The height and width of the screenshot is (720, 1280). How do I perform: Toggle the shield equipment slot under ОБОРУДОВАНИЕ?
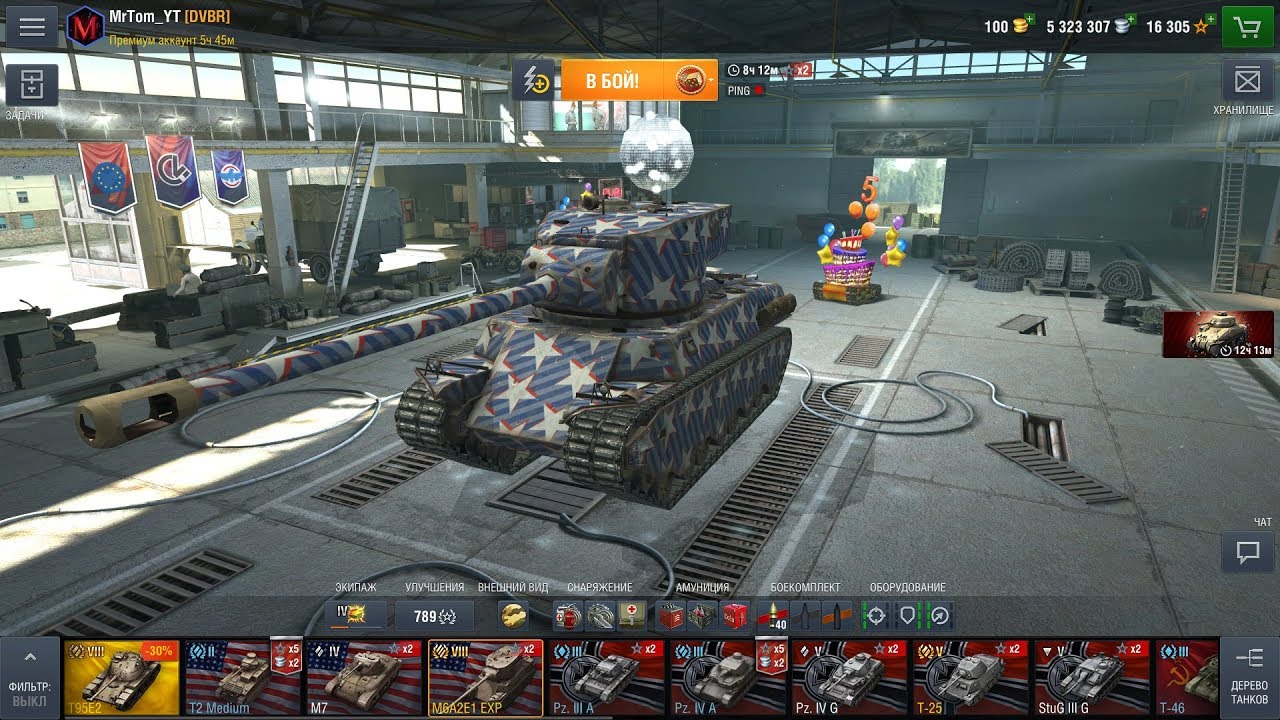[x=907, y=615]
